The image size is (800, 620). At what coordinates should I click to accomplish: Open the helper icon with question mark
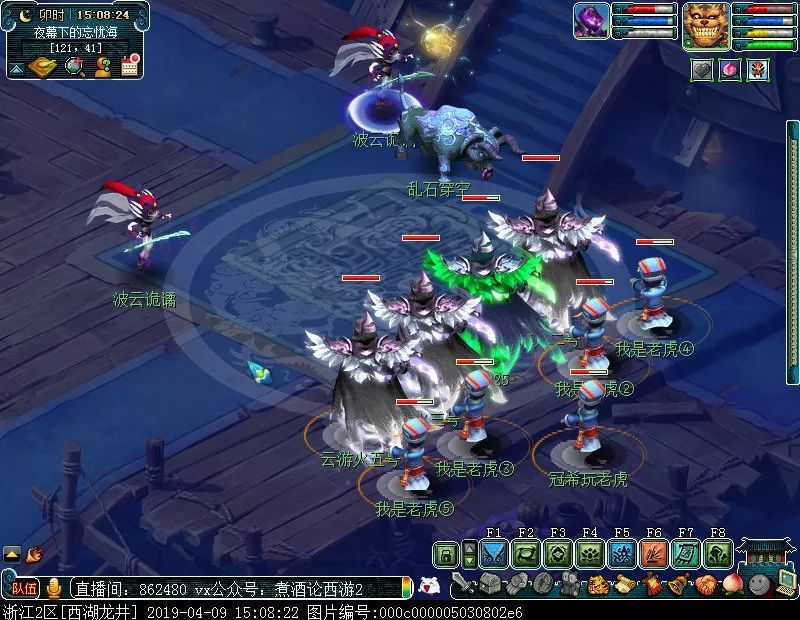click(x=102, y=67)
